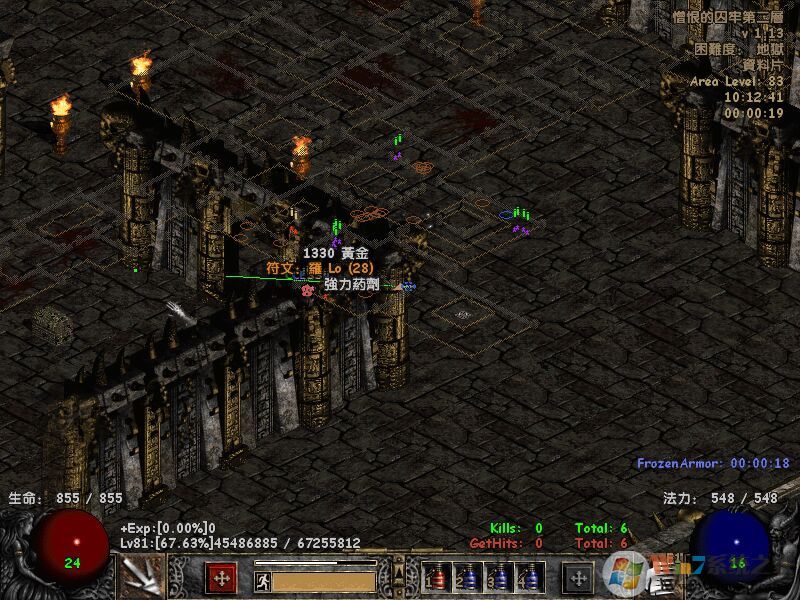Click the red cross-arrows button
800x600 pixels.
[221, 578]
